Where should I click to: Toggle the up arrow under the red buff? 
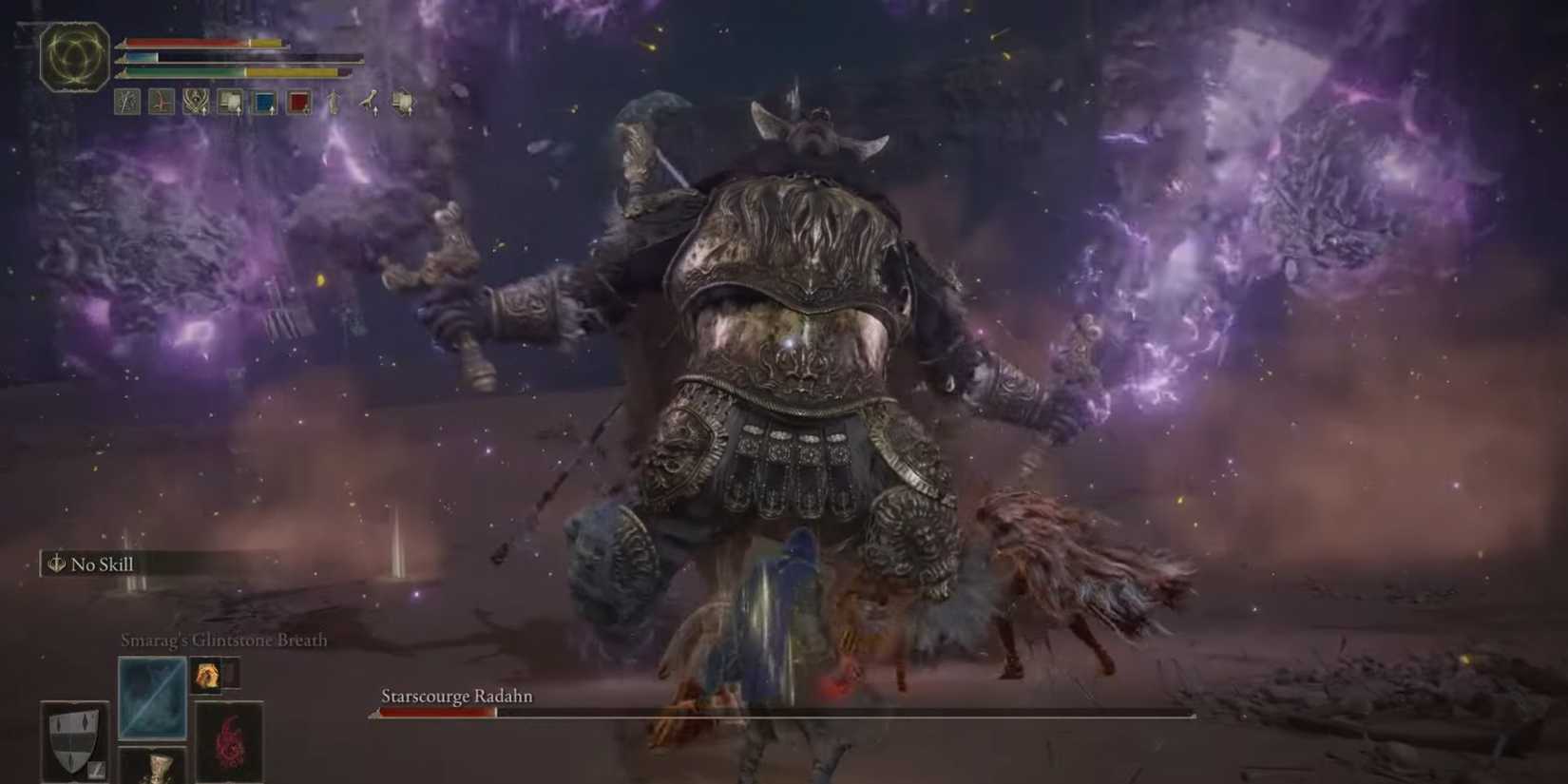pyautogui.click(x=306, y=112)
